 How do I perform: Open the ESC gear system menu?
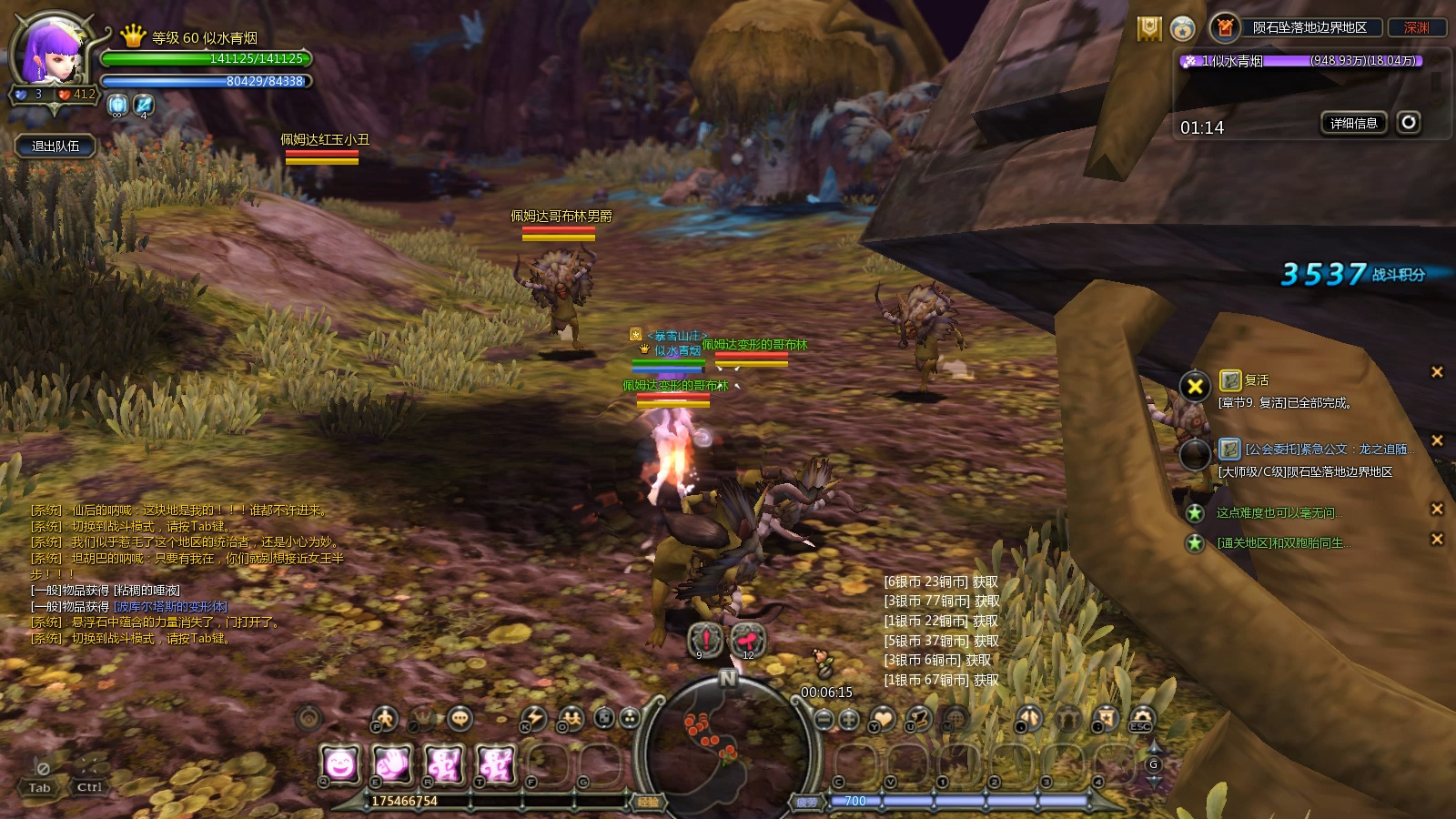[x=1140, y=719]
